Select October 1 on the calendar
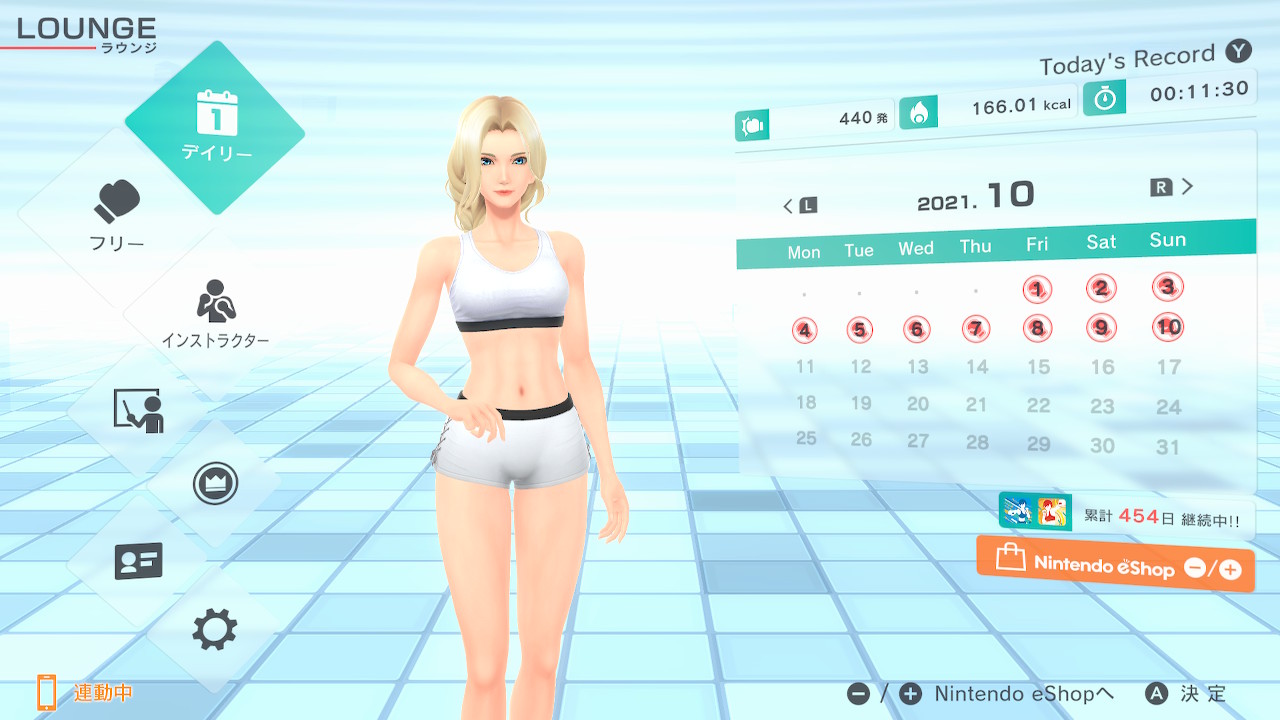1280x720 pixels. [x=1038, y=290]
